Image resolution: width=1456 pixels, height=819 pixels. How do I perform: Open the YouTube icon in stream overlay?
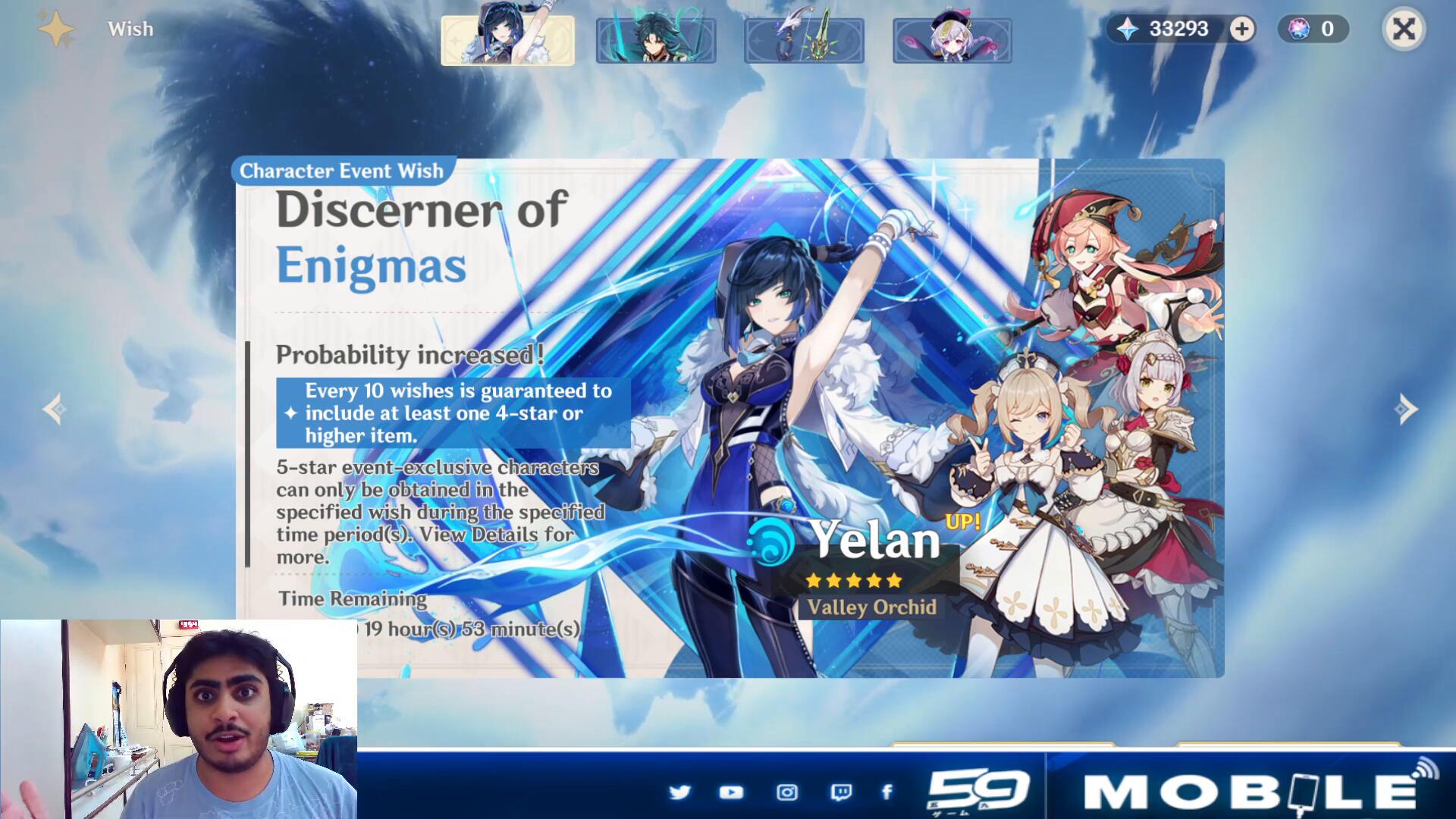(731, 792)
